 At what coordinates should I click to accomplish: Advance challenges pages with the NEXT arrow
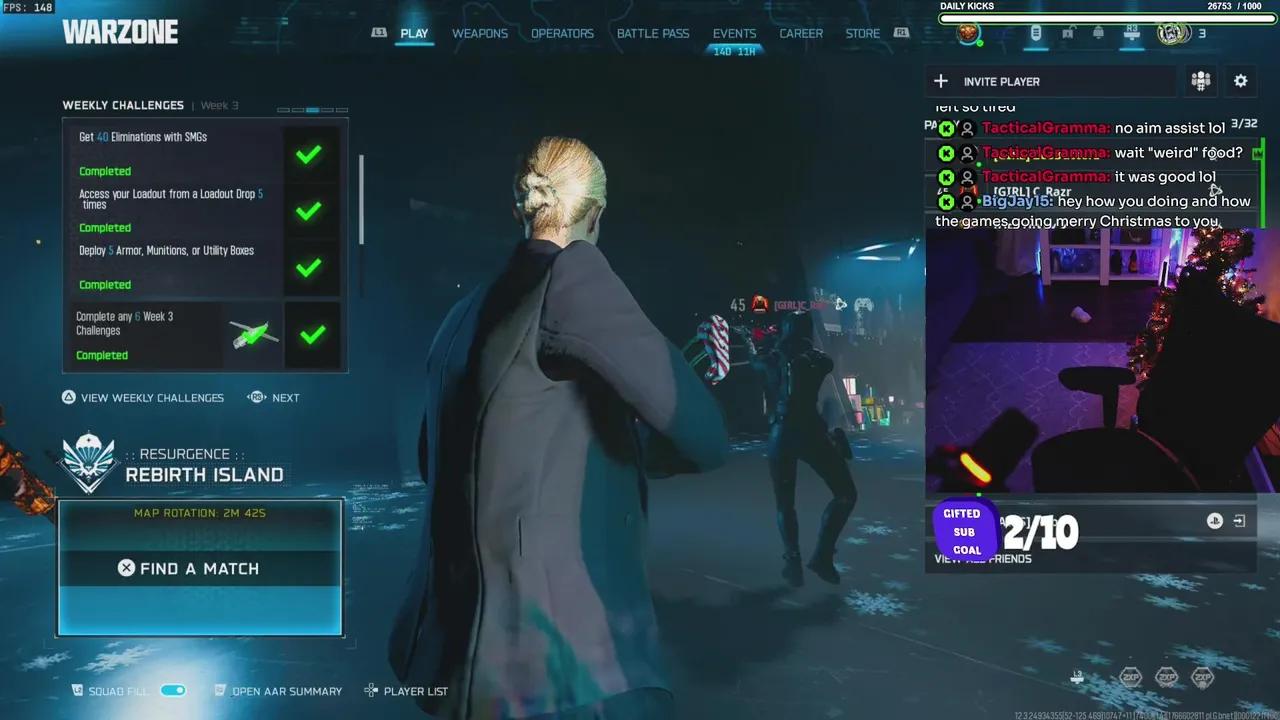pyautogui.click(x=258, y=397)
